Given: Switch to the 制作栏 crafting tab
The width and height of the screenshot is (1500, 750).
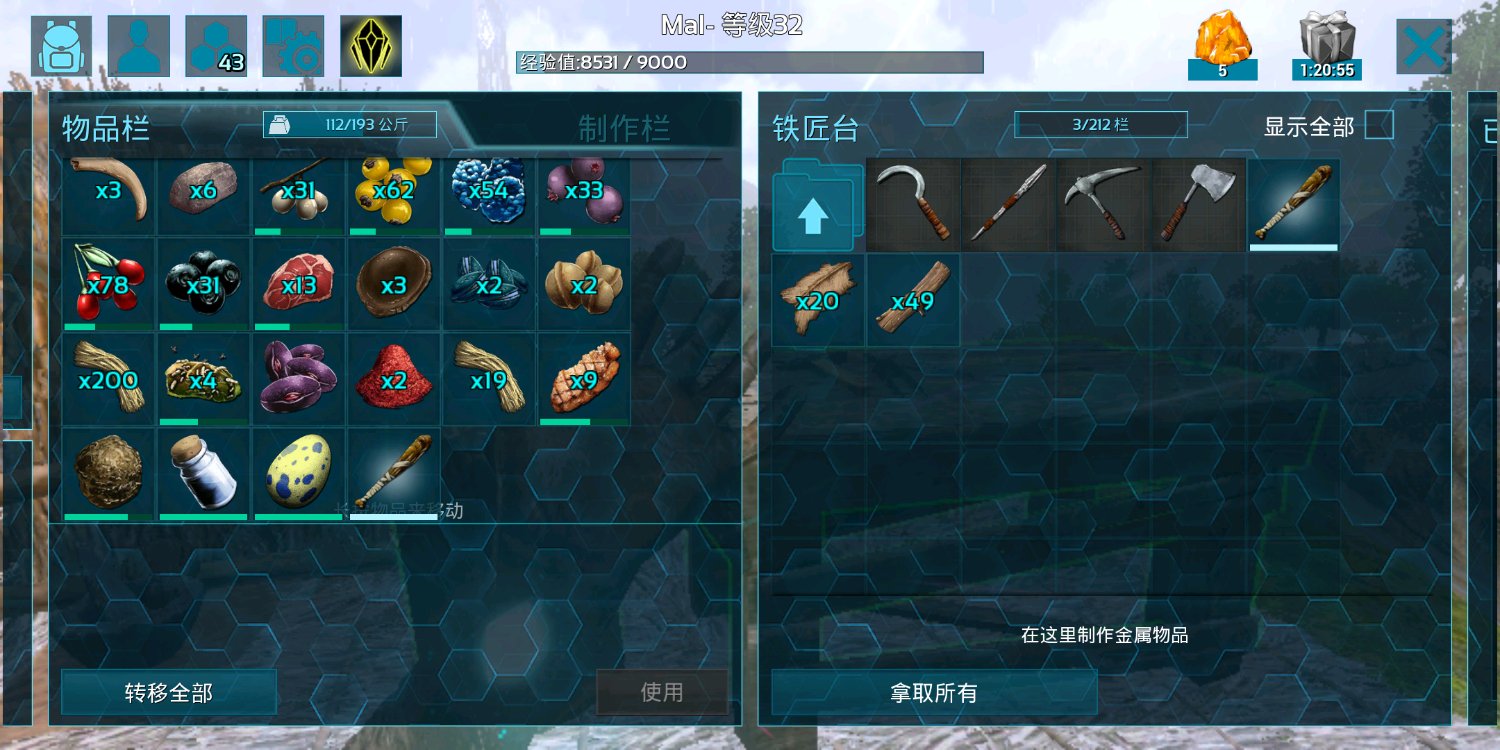Looking at the screenshot, I should click(624, 128).
